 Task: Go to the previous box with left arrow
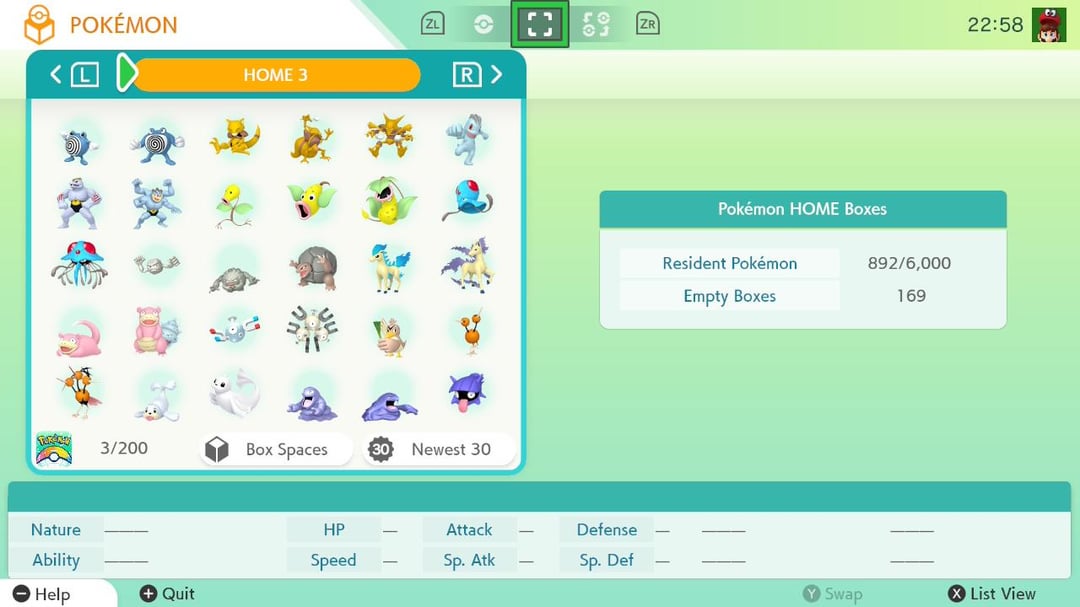(56, 74)
